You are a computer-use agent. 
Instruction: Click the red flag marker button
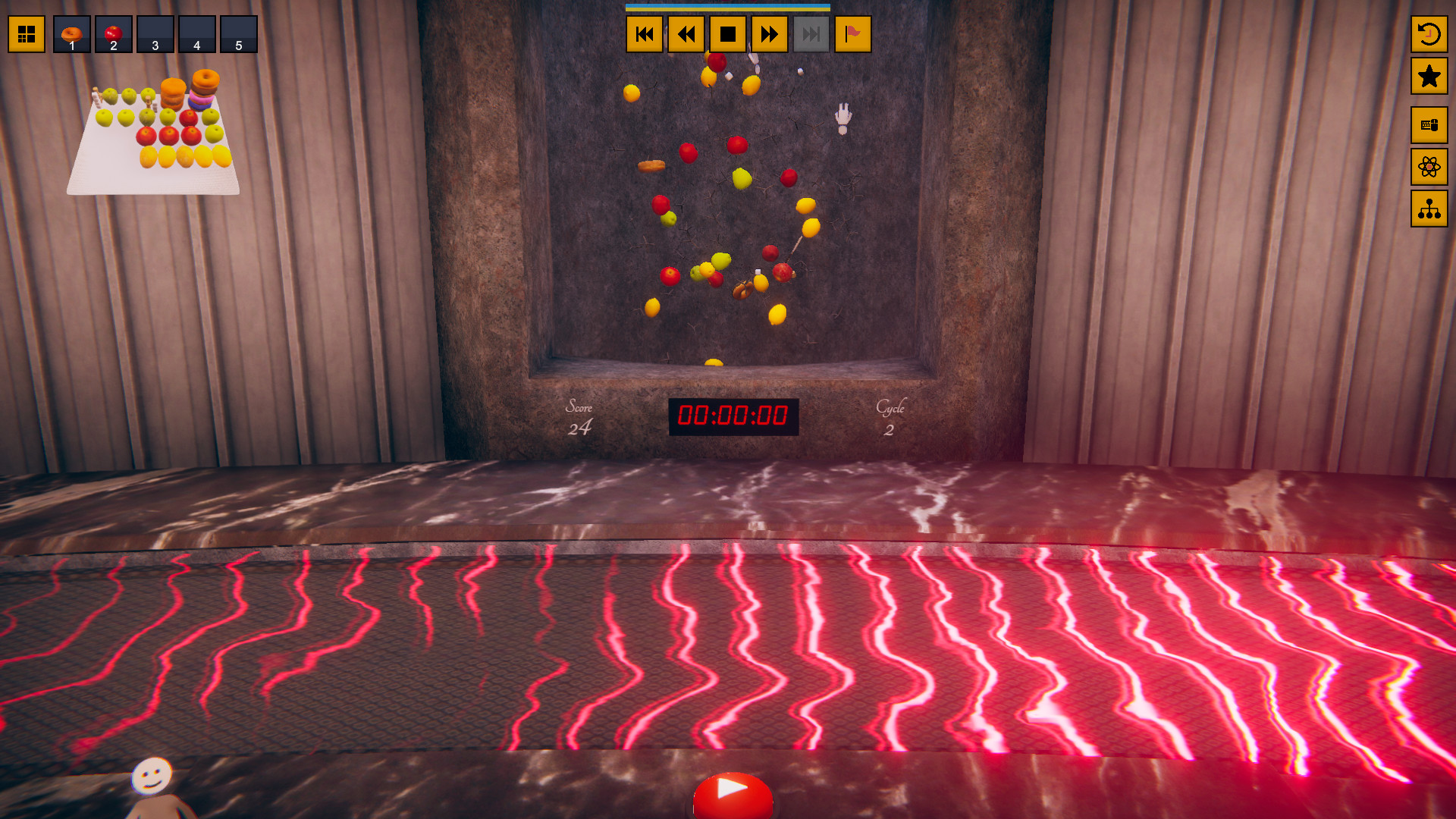click(x=854, y=34)
